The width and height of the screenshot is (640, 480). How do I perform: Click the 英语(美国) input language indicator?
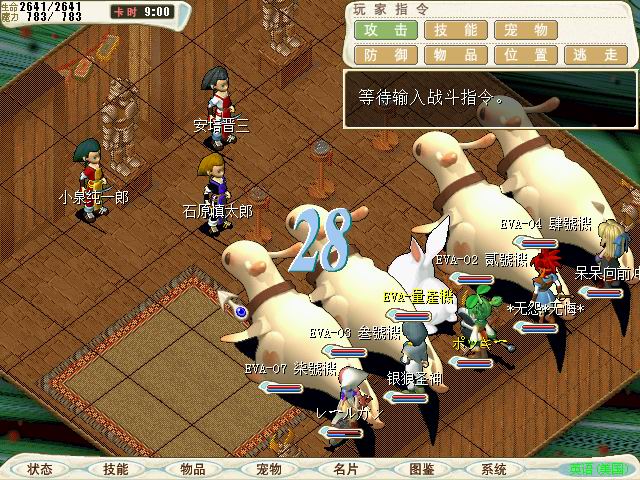597,469
